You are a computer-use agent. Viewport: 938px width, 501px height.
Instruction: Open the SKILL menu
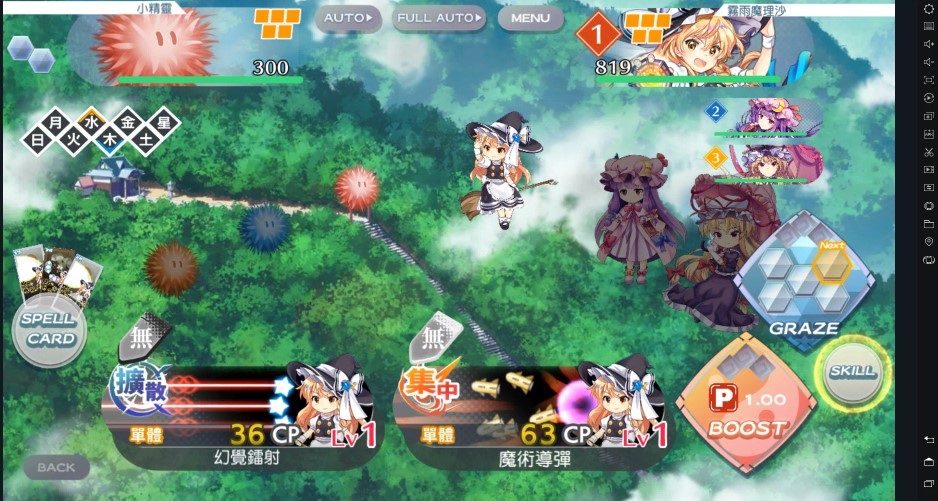click(x=852, y=371)
